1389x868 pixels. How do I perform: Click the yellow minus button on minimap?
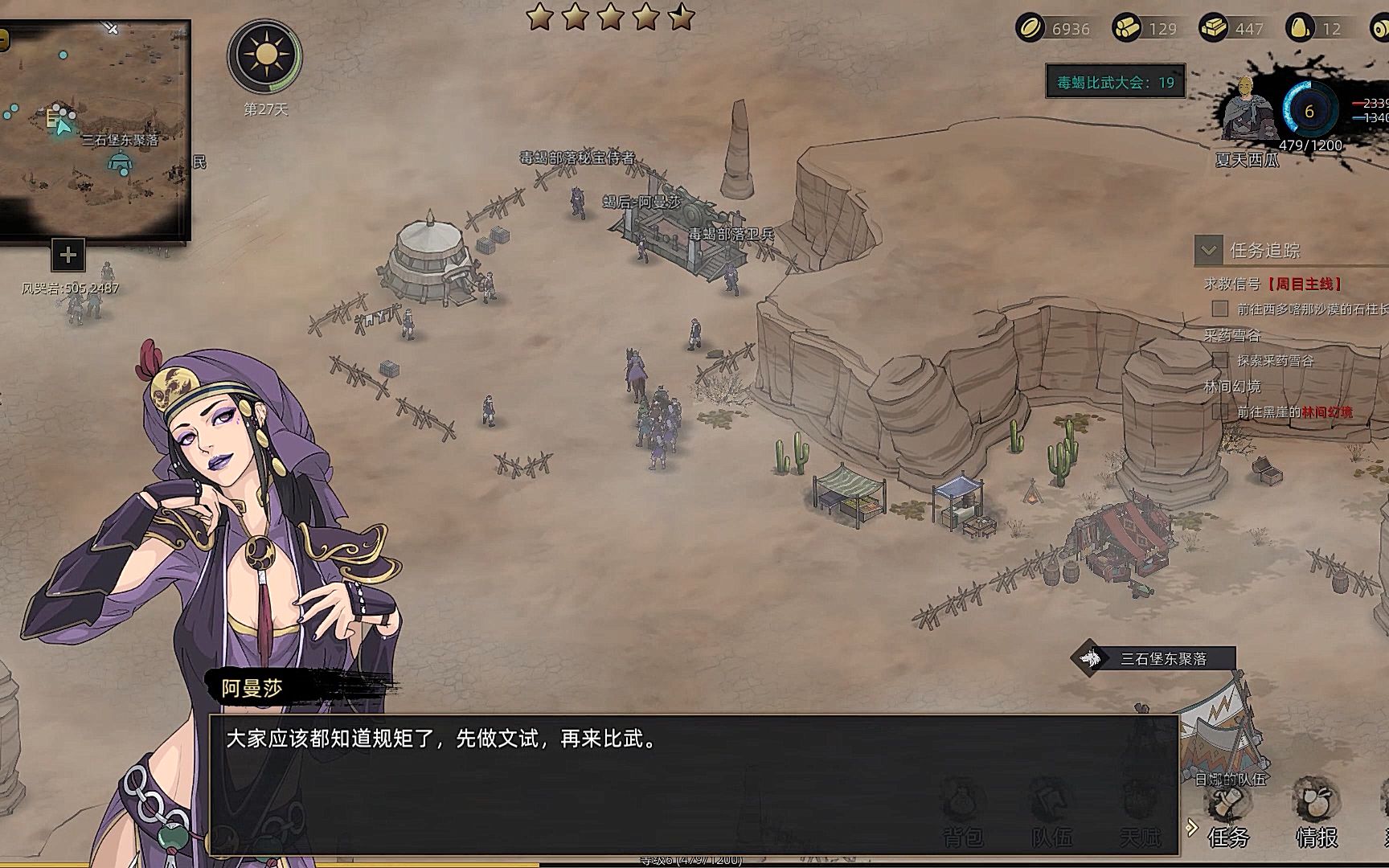click(4, 39)
